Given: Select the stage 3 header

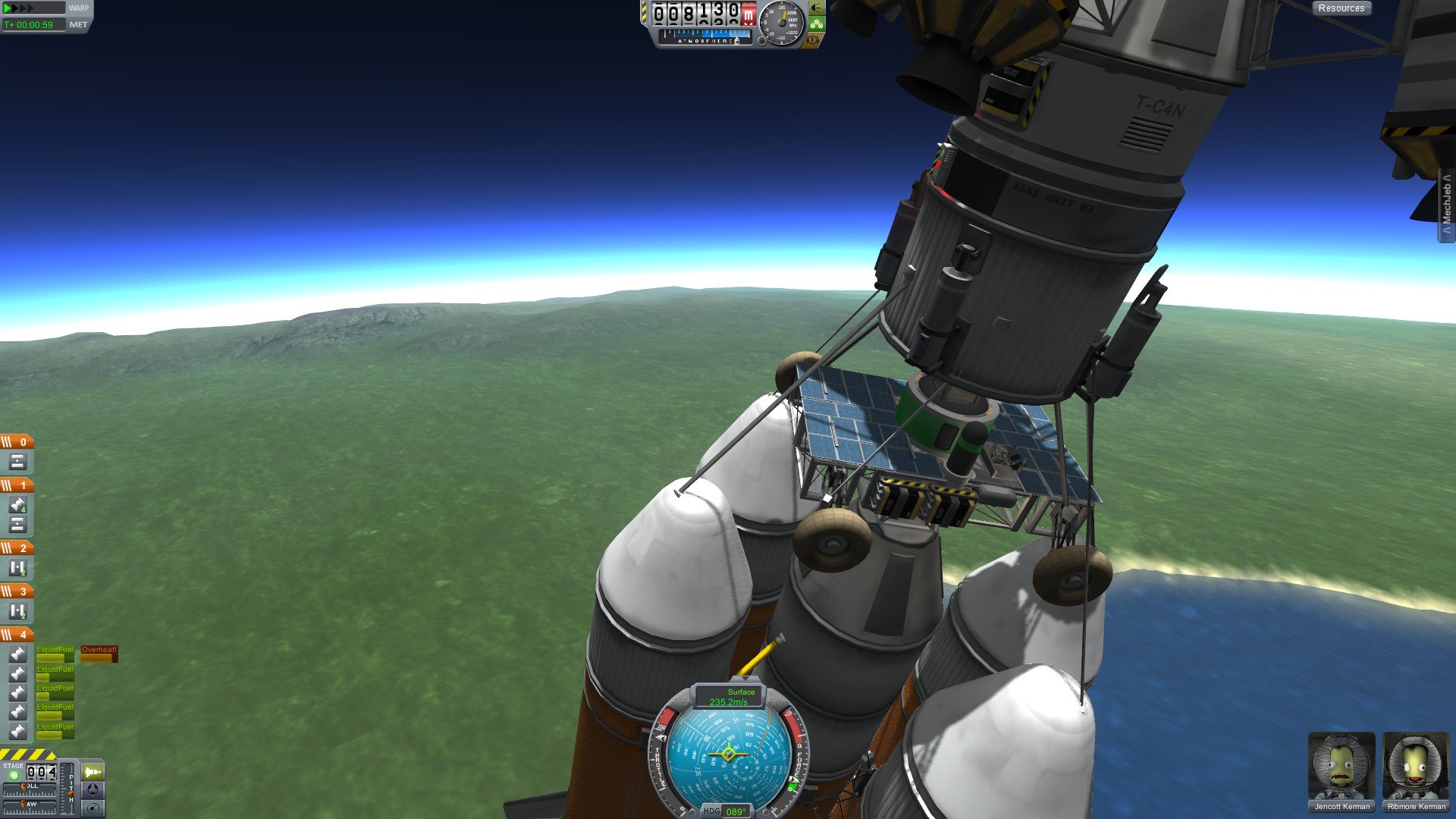Looking at the screenshot, I should coord(17,591).
